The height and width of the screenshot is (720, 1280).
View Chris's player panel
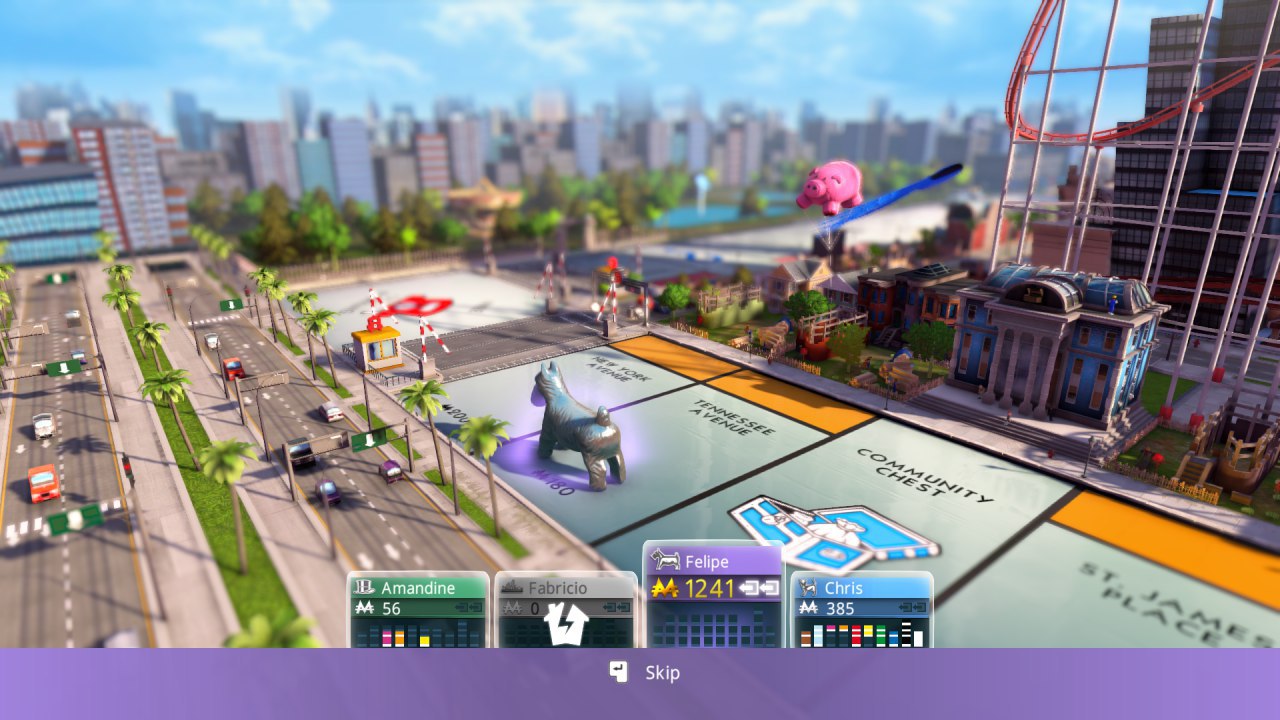861,609
